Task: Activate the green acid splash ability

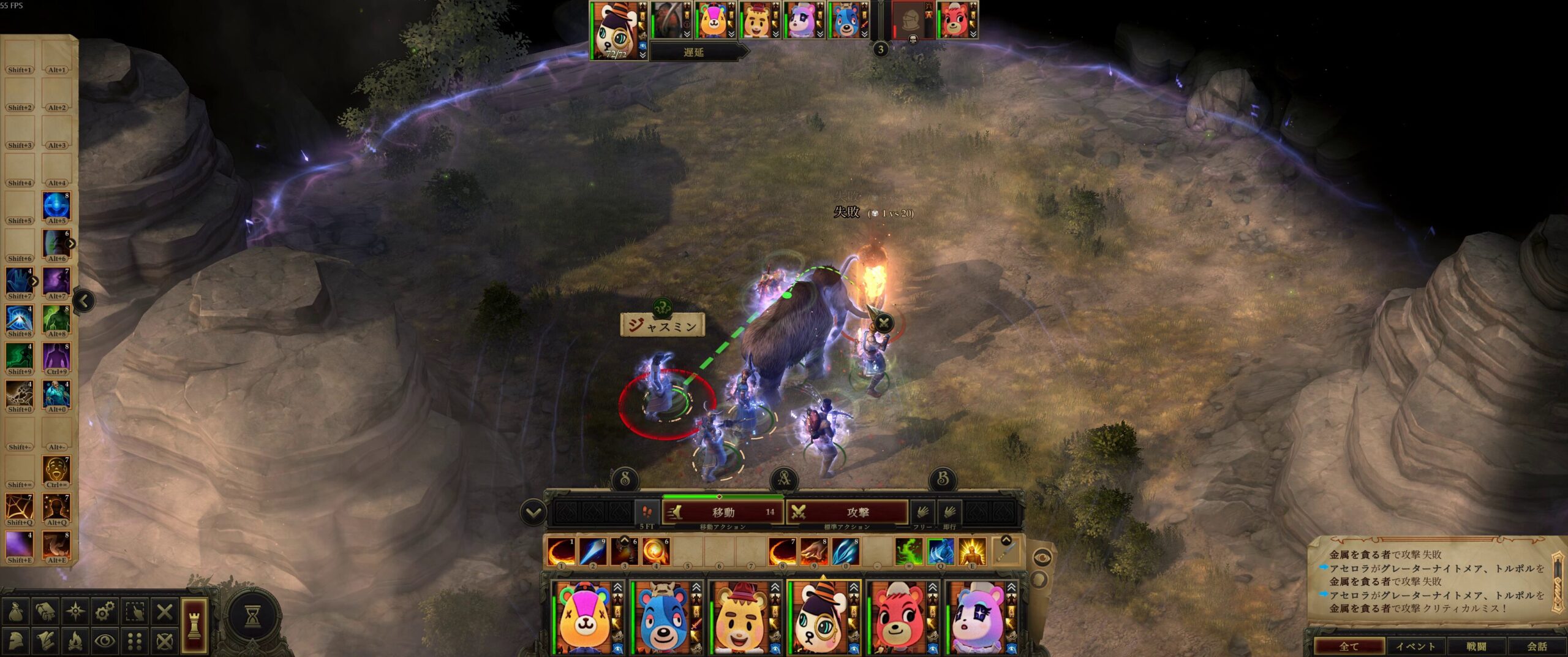Action: pyautogui.click(x=908, y=552)
